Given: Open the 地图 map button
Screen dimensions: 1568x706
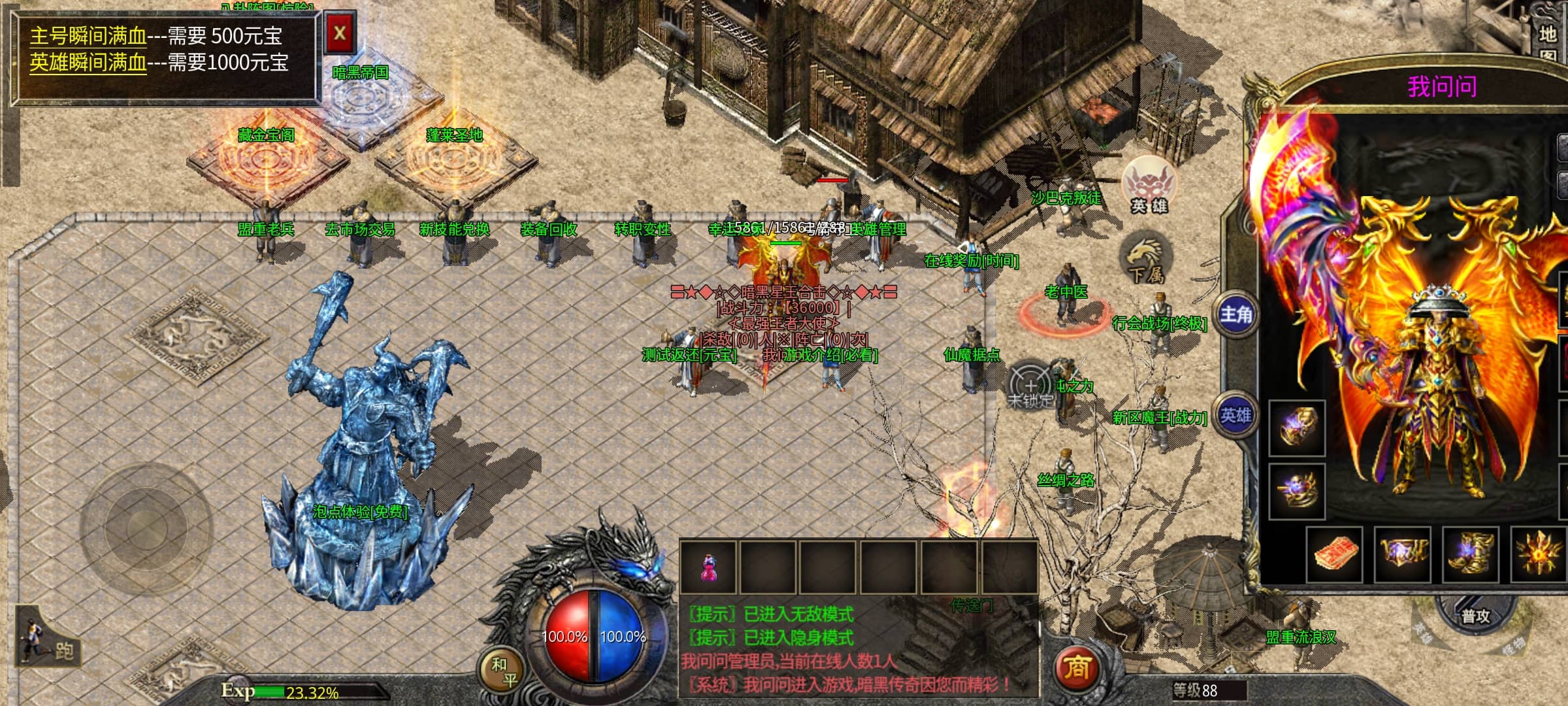Looking at the screenshot, I should (1547, 42).
